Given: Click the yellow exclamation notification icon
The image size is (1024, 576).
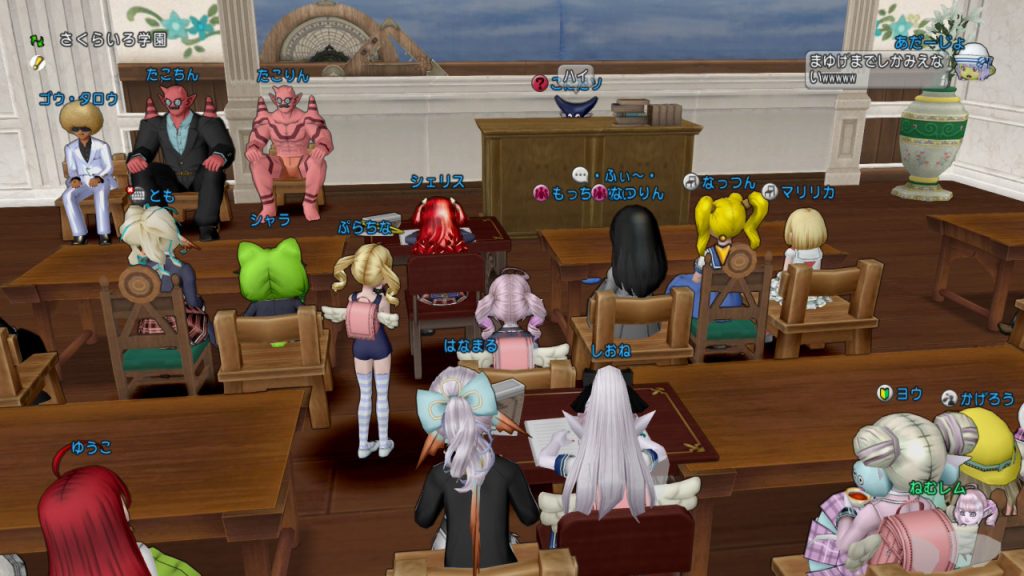Looking at the screenshot, I should click(x=38, y=62).
